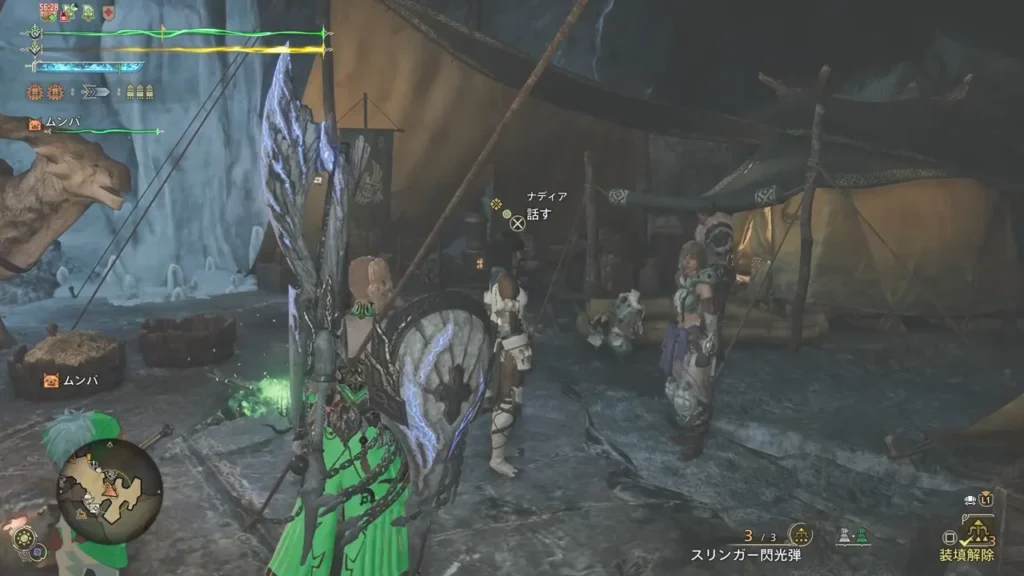Screen dimensions: 1024x576
Task: Click the arrow-shaped phial gauge icon
Action: pyautogui.click(x=97, y=92)
